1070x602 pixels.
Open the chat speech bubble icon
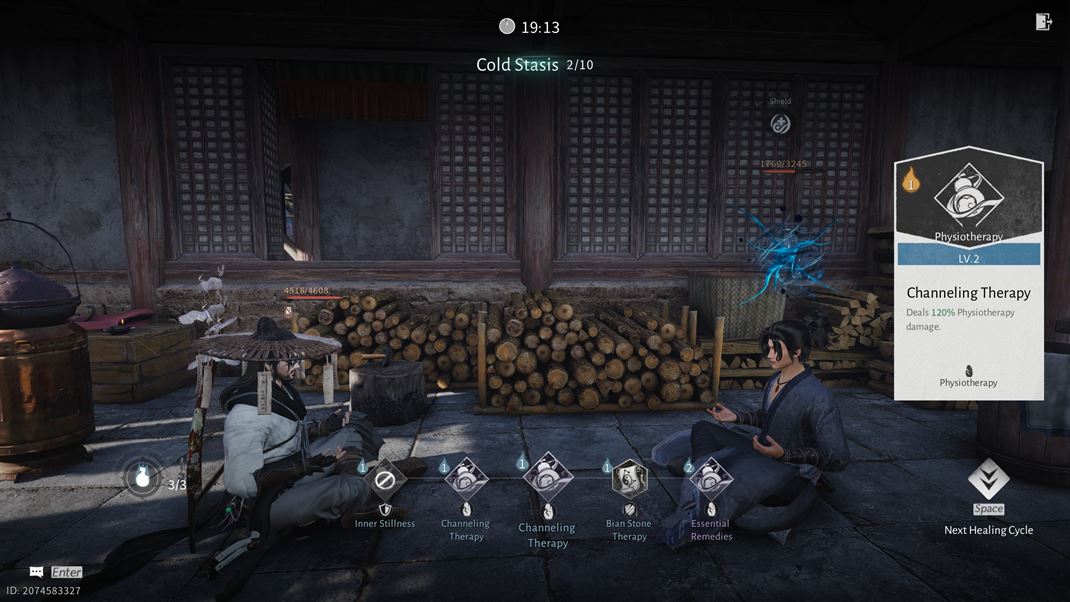(37, 572)
